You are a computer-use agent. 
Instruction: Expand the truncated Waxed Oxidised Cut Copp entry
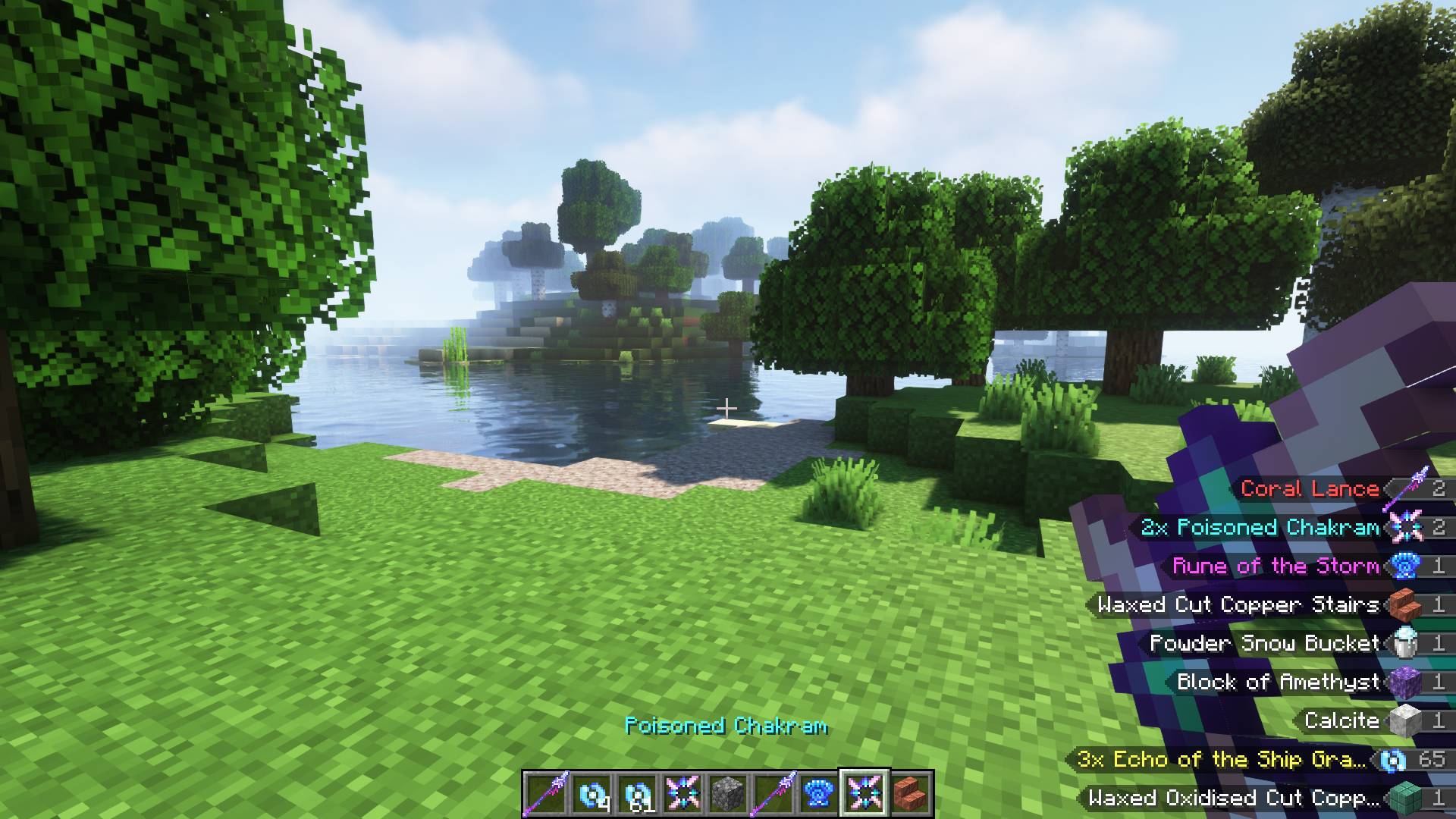(x=1232, y=798)
